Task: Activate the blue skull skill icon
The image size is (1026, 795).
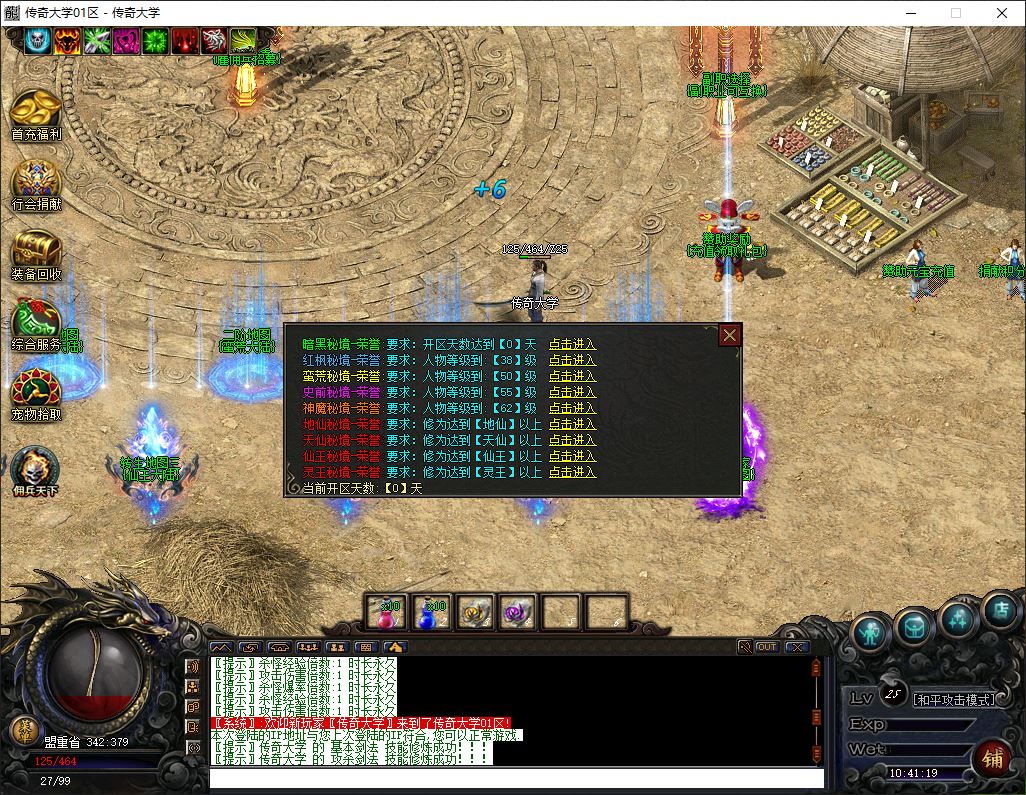Action: click(38, 40)
